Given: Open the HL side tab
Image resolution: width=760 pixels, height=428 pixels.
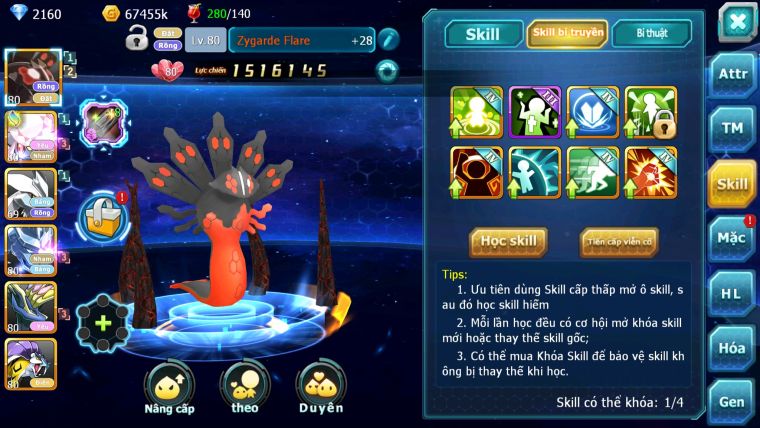Looking at the screenshot, I should [731, 293].
